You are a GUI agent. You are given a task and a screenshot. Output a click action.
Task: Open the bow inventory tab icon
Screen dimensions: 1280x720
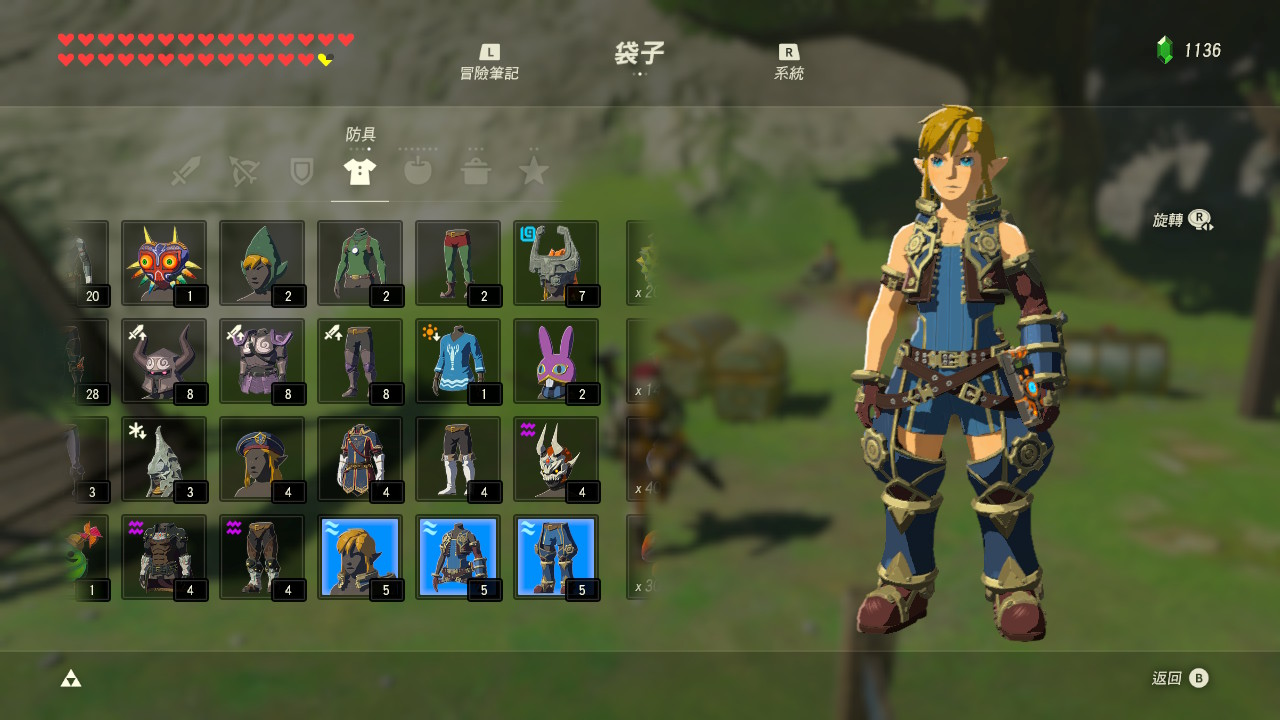[x=243, y=170]
